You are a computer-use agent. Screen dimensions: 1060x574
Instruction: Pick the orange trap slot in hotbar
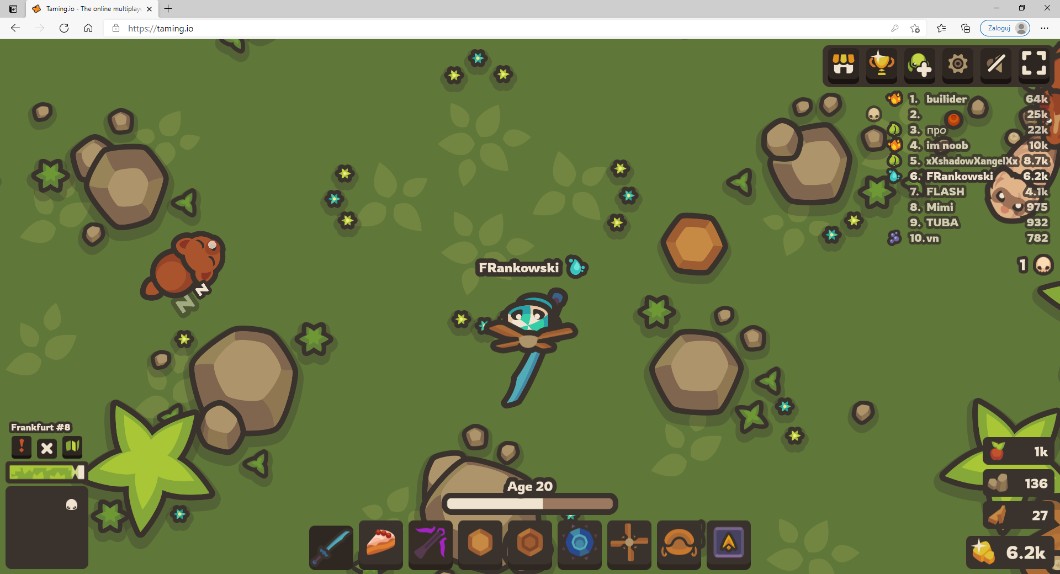coord(679,545)
